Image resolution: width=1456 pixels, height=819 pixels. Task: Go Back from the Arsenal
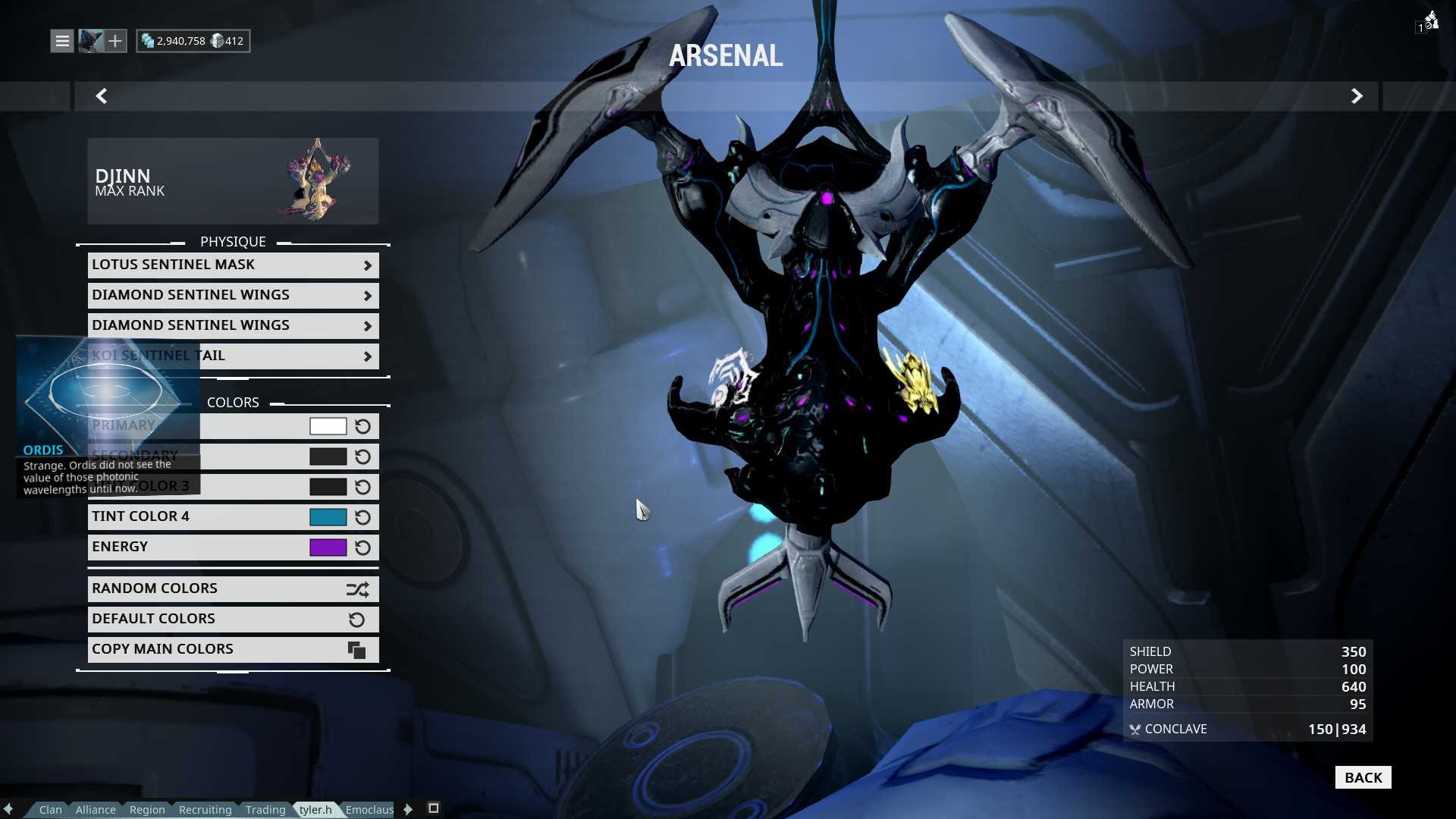pyautogui.click(x=1363, y=777)
